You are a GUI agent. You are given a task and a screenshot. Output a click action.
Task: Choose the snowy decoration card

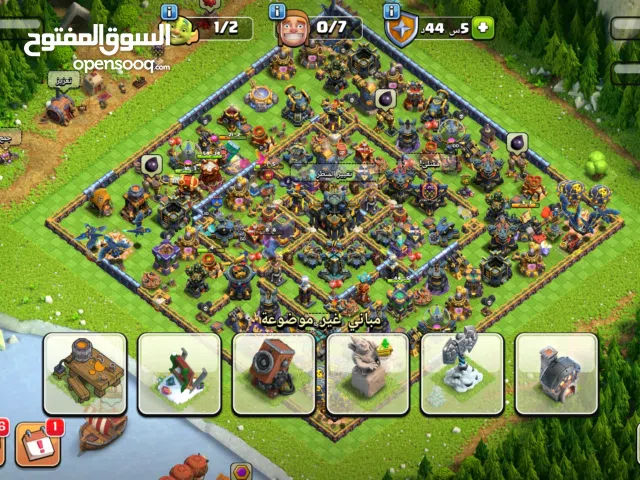pos(179,373)
